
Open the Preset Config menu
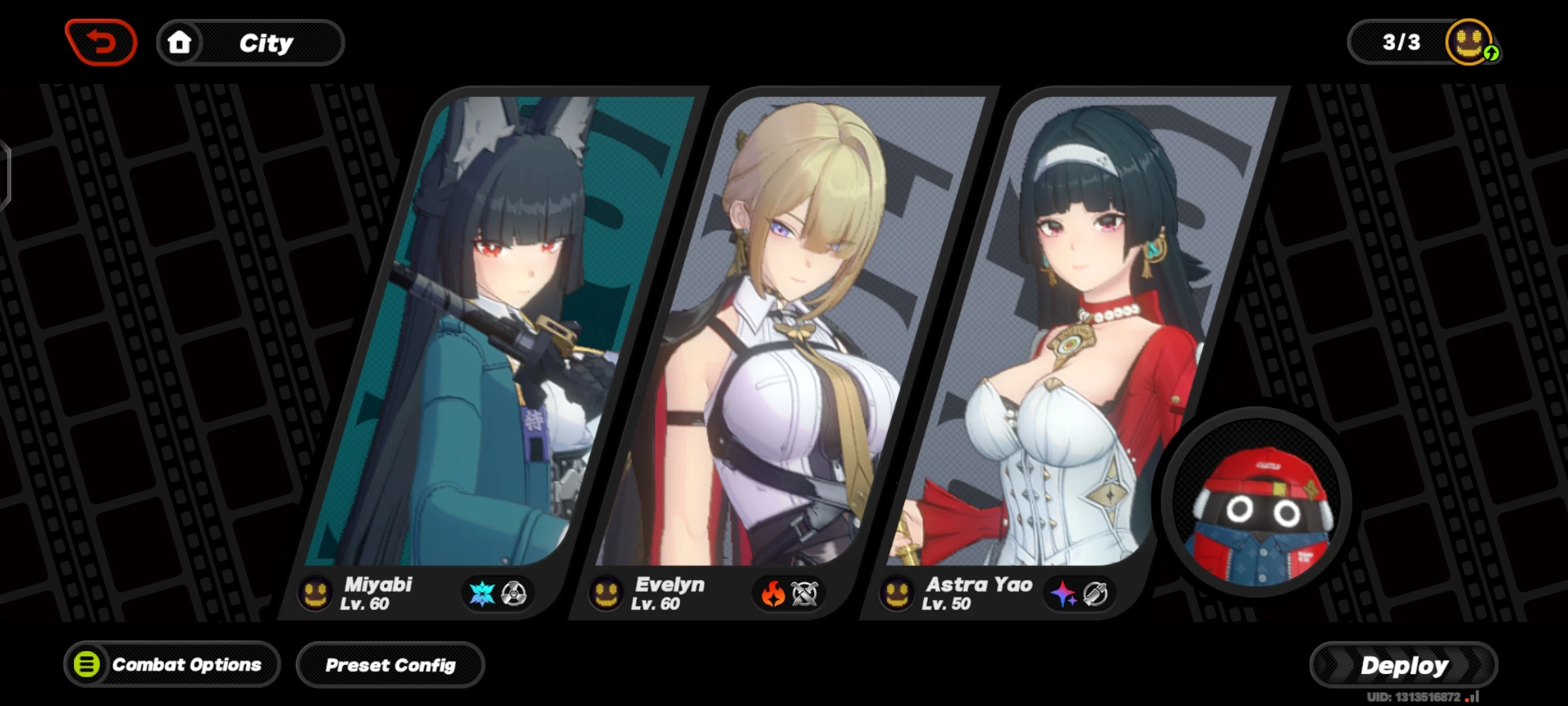(390, 665)
